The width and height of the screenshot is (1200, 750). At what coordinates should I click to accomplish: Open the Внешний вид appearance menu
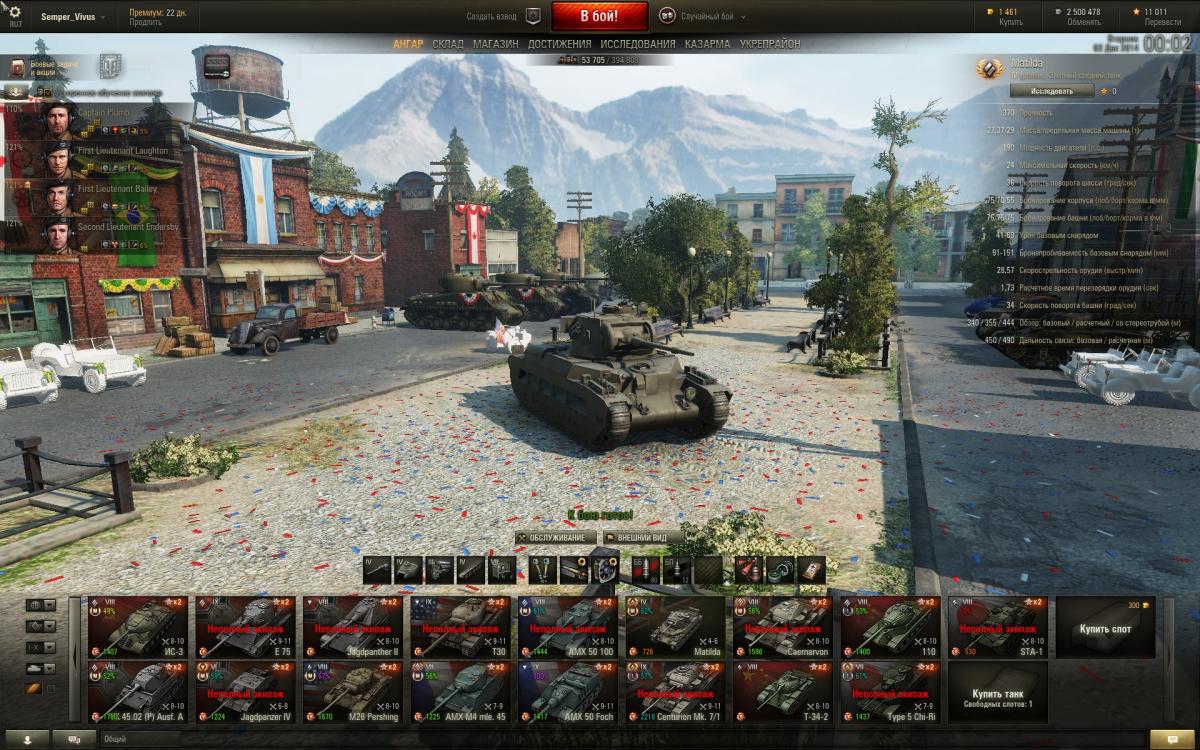point(643,537)
